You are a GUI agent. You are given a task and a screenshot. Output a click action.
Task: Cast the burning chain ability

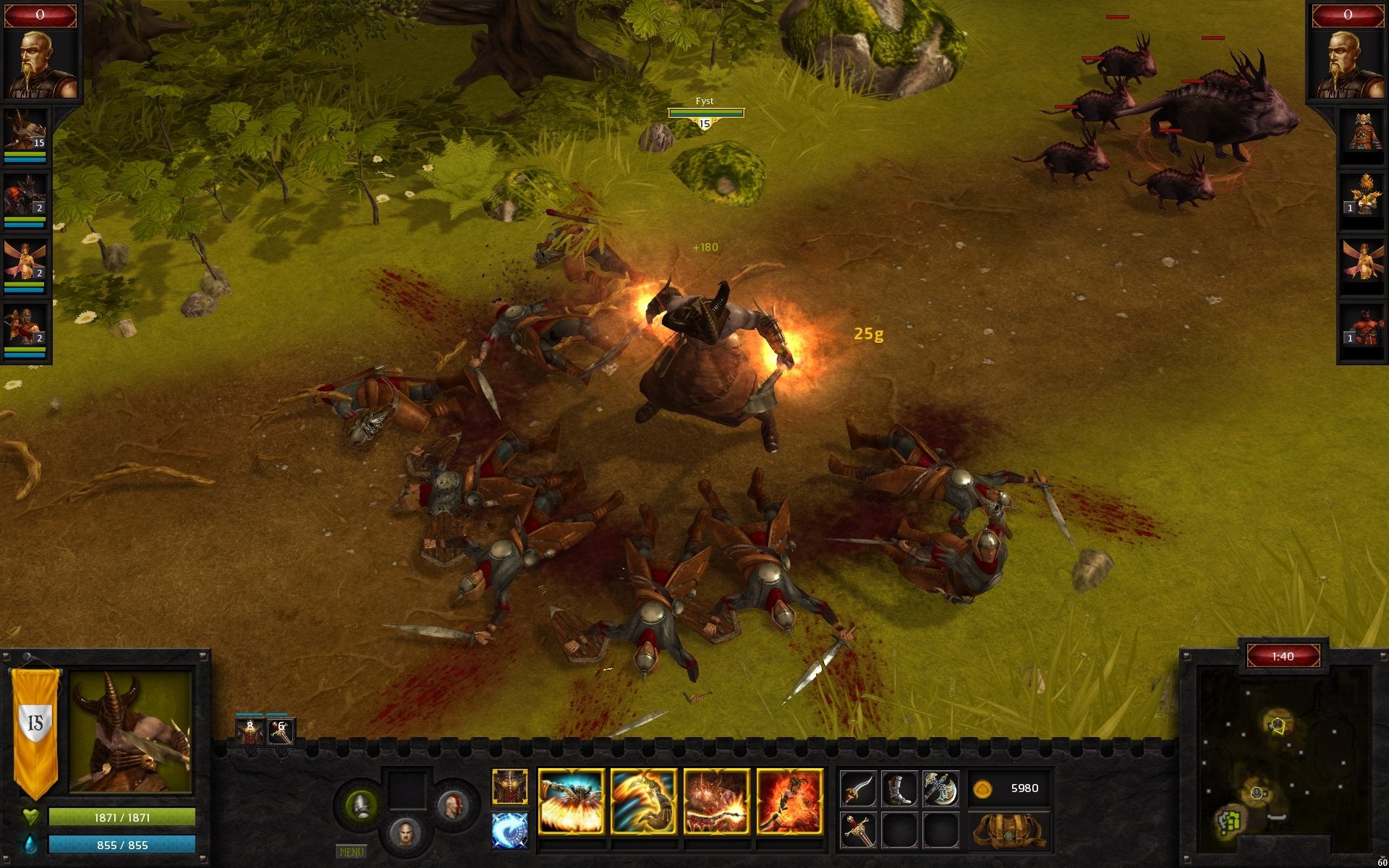pyautogui.click(x=716, y=801)
